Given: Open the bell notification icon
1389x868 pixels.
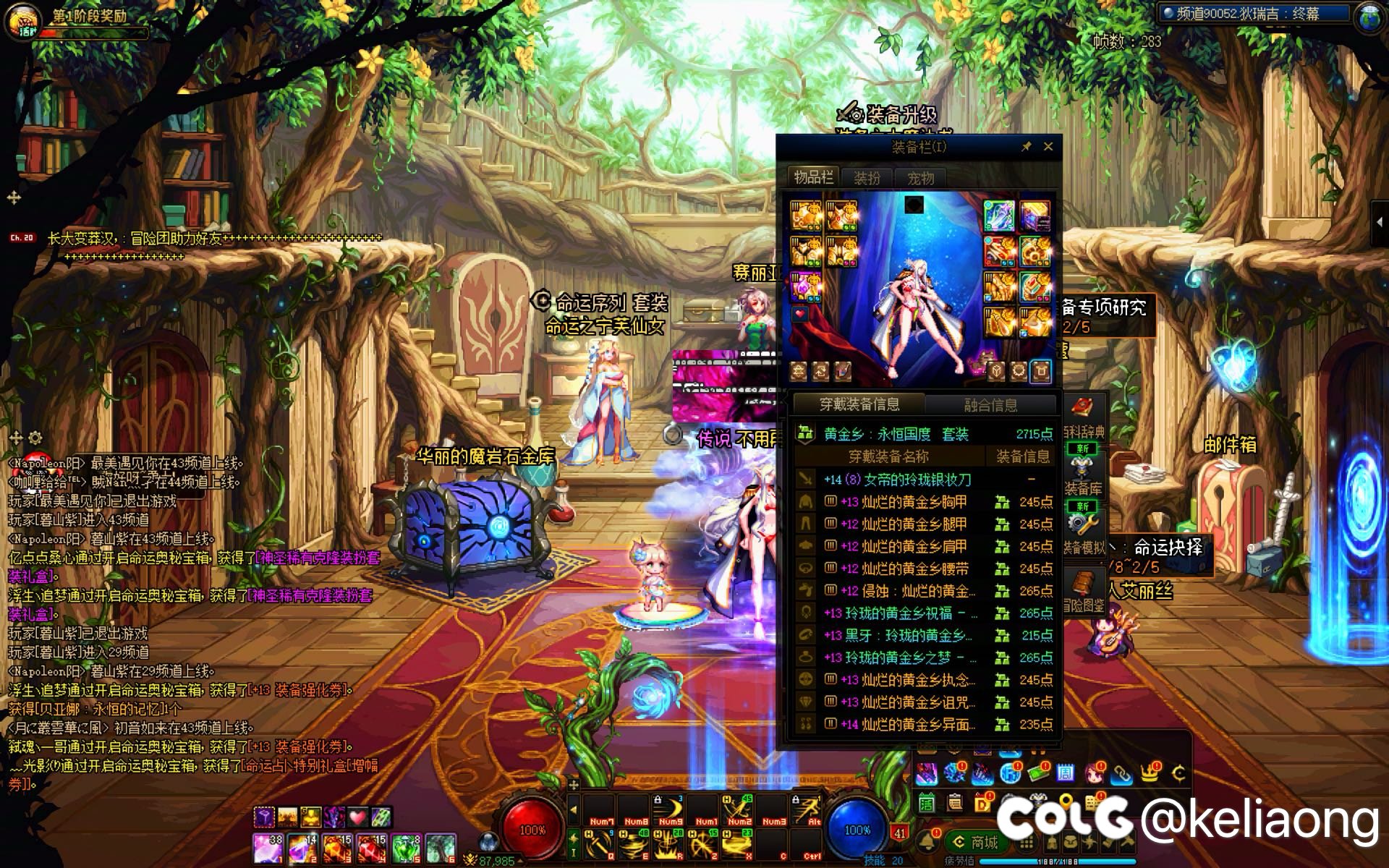Looking at the screenshot, I should [927, 841].
